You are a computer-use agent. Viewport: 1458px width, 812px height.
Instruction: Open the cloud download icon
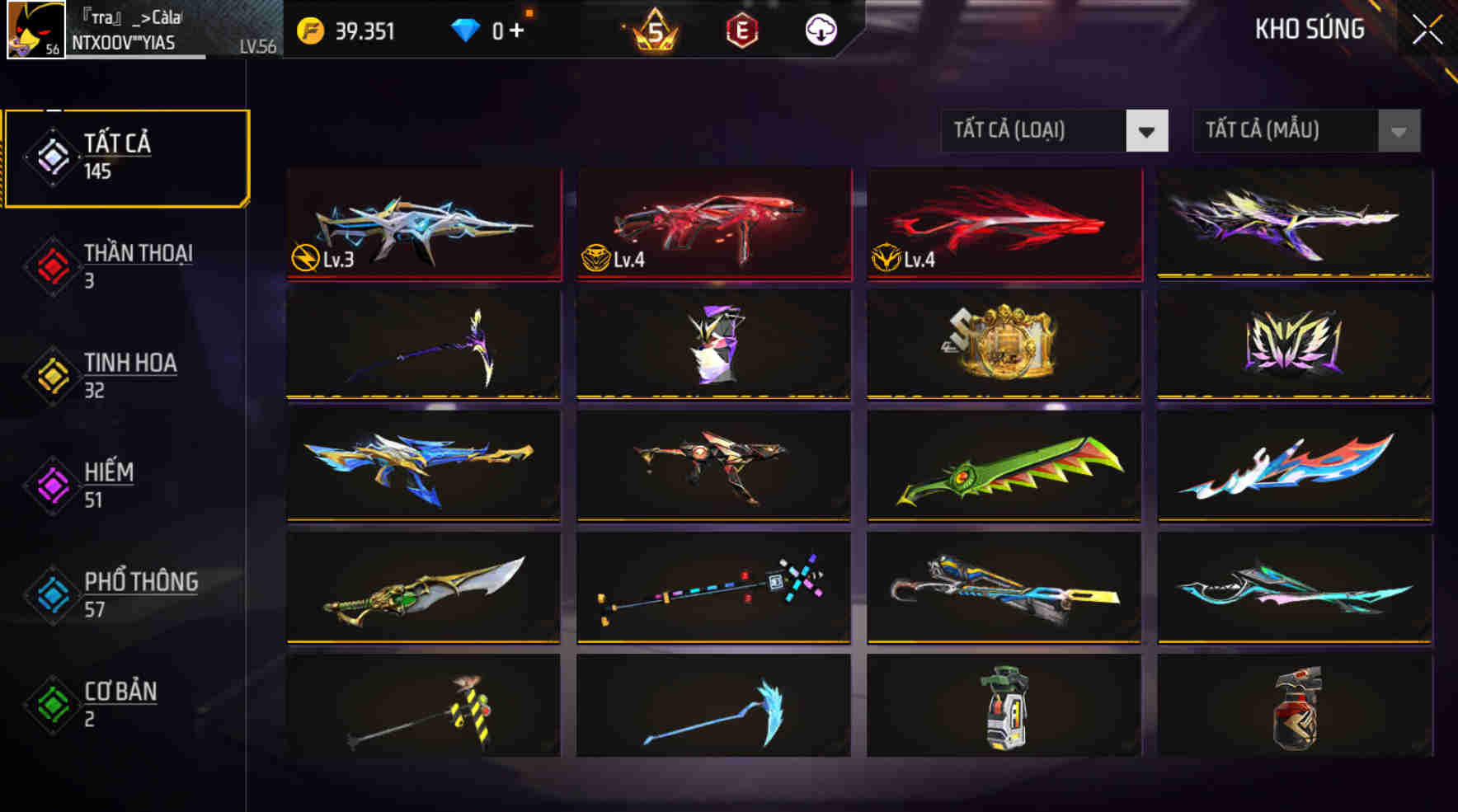821,30
